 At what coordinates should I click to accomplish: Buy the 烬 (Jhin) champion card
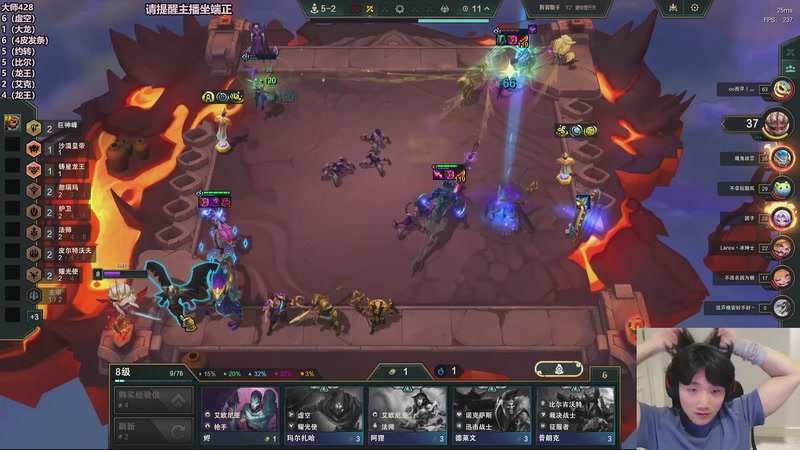240,415
